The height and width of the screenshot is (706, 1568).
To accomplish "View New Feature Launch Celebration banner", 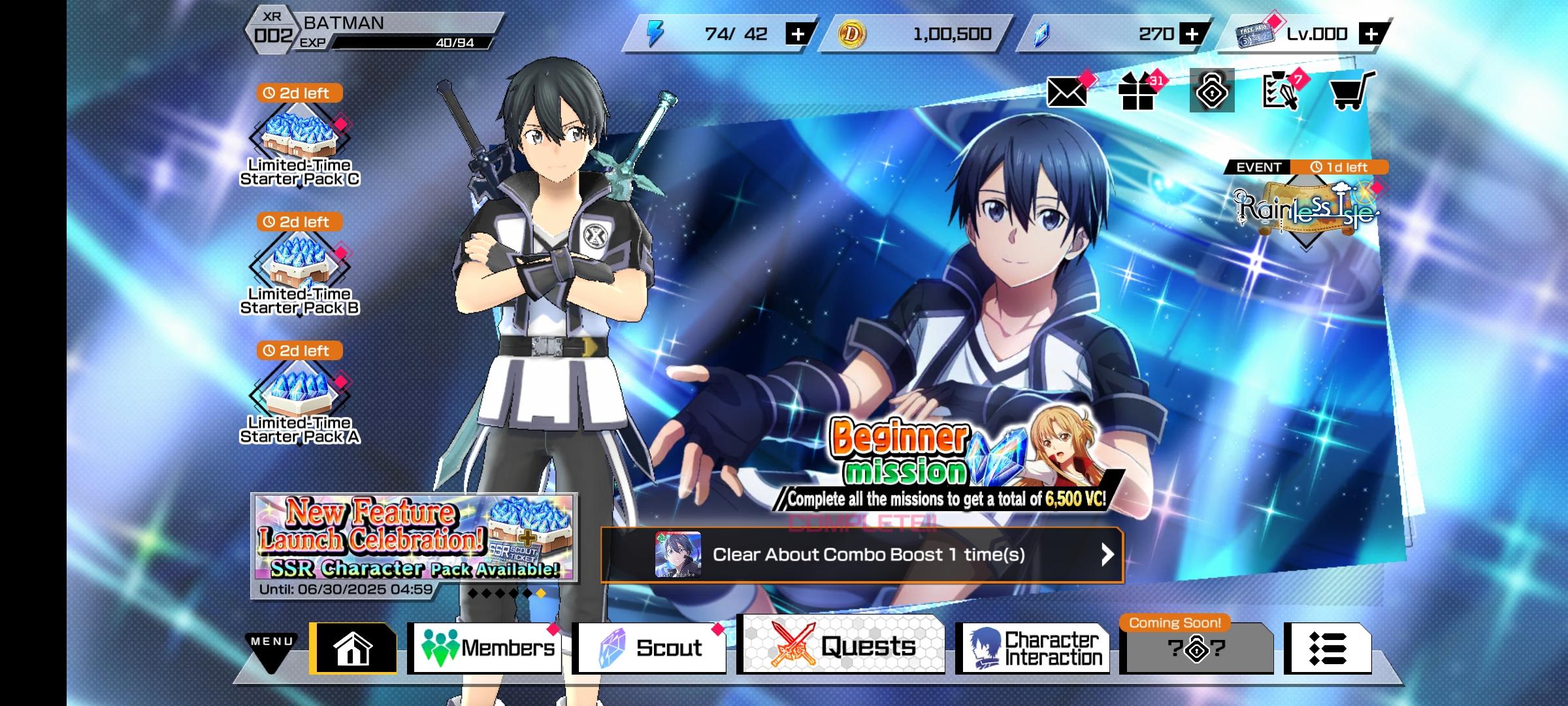I will point(414,537).
